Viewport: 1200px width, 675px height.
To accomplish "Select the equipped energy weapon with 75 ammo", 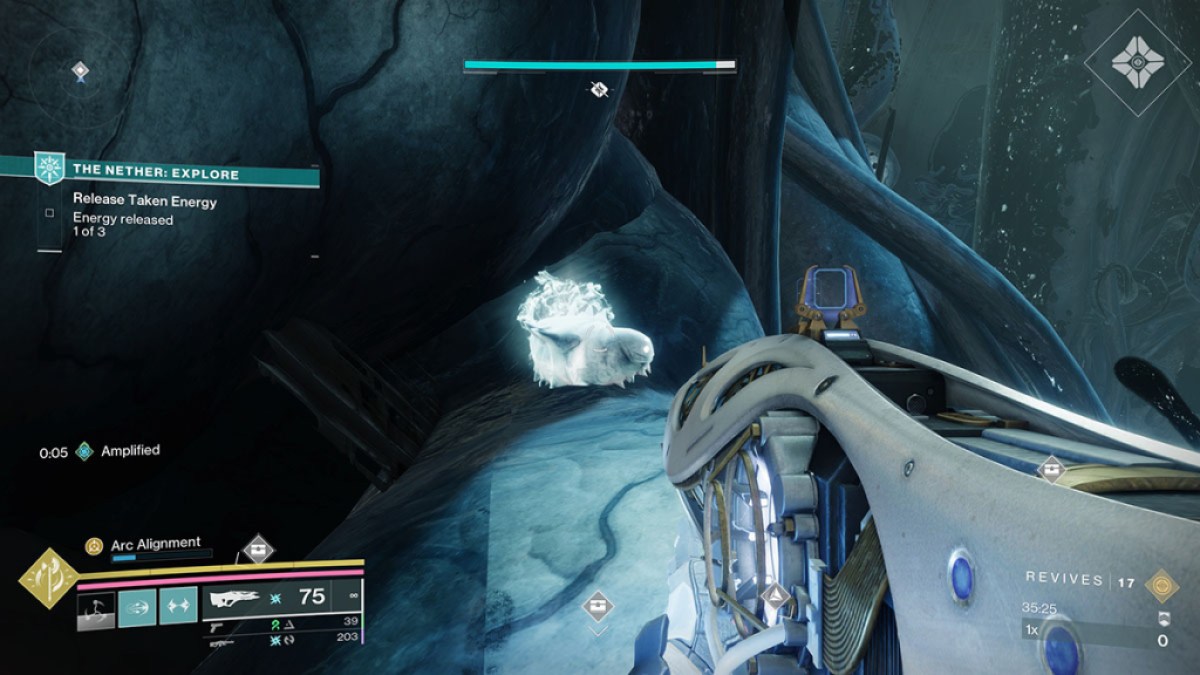I will (282, 598).
